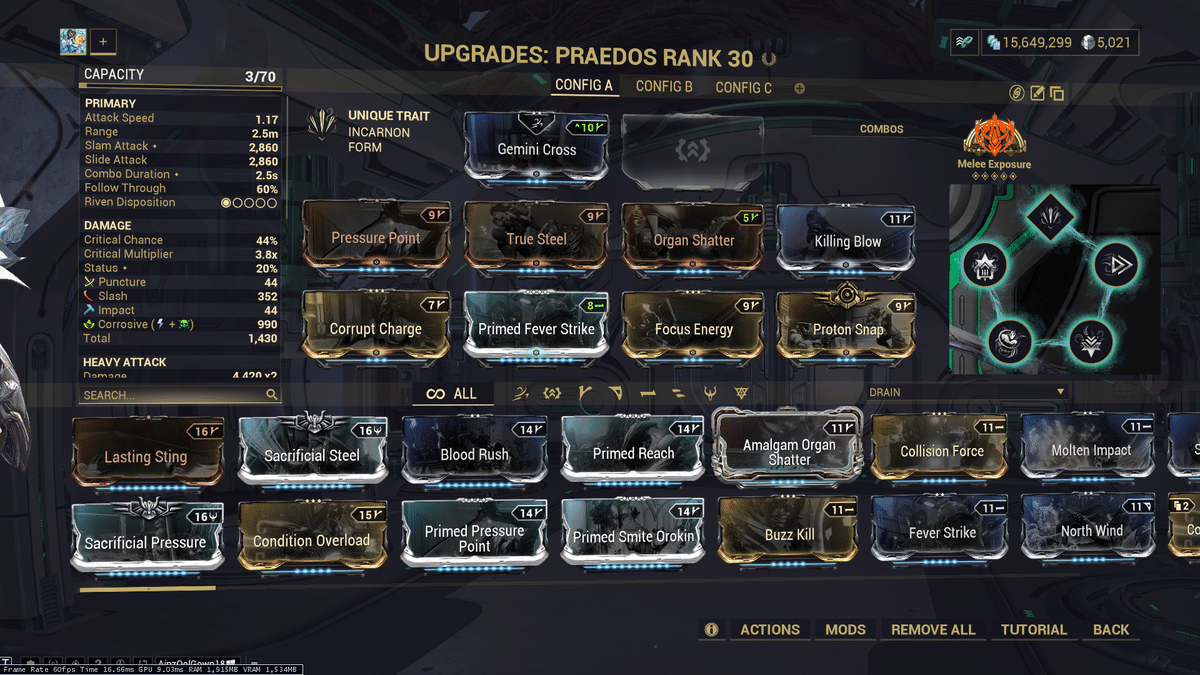
Task: Open the Actions menu
Action: click(769, 630)
